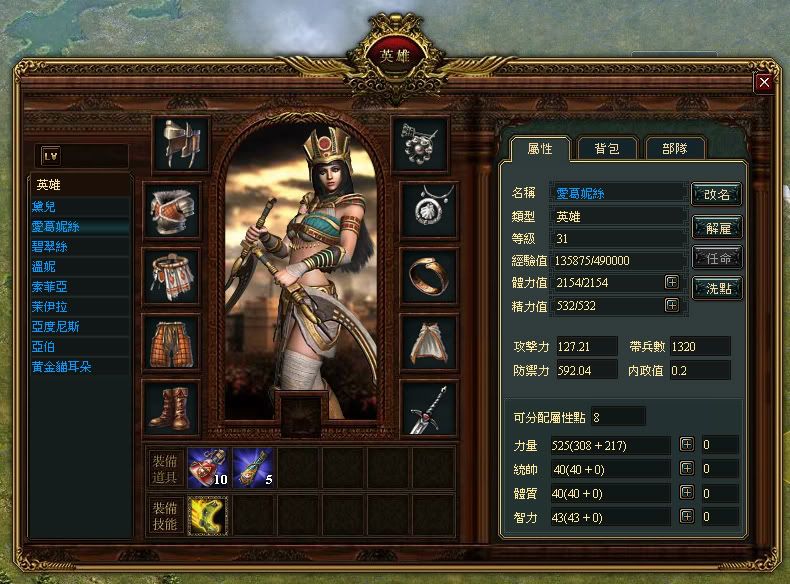
Task: Switch to the 背包 tab
Action: (x=606, y=148)
